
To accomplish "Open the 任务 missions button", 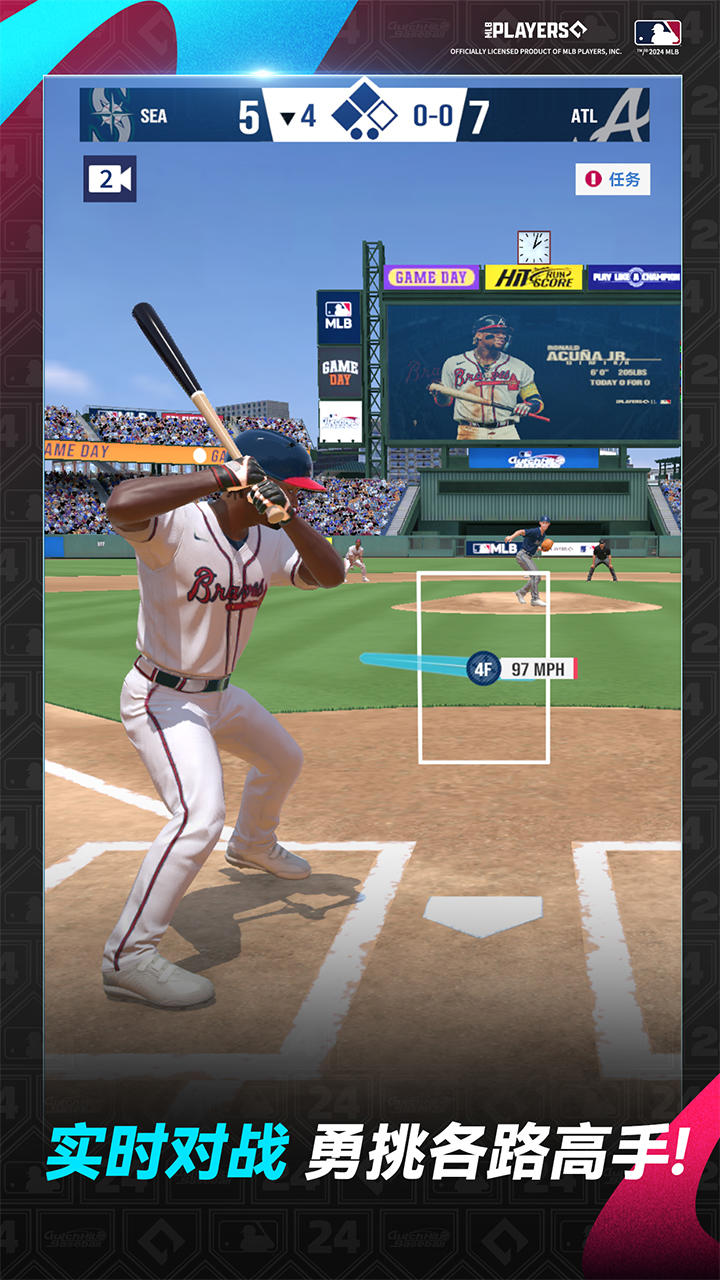I will [613, 179].
